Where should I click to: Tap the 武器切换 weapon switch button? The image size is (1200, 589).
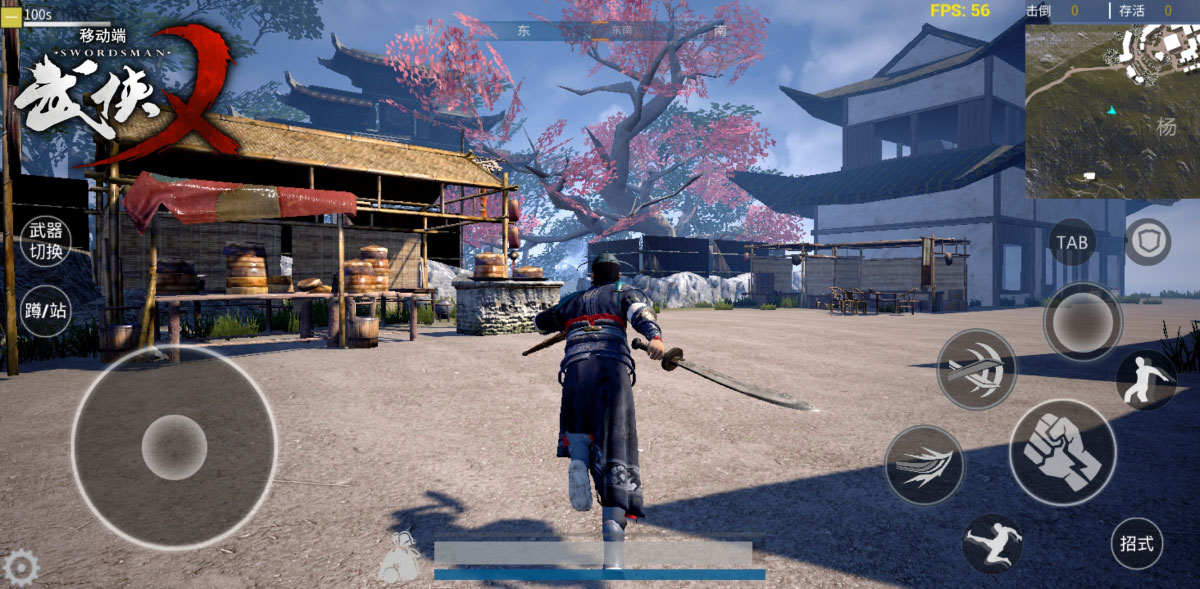click(45, 241)
